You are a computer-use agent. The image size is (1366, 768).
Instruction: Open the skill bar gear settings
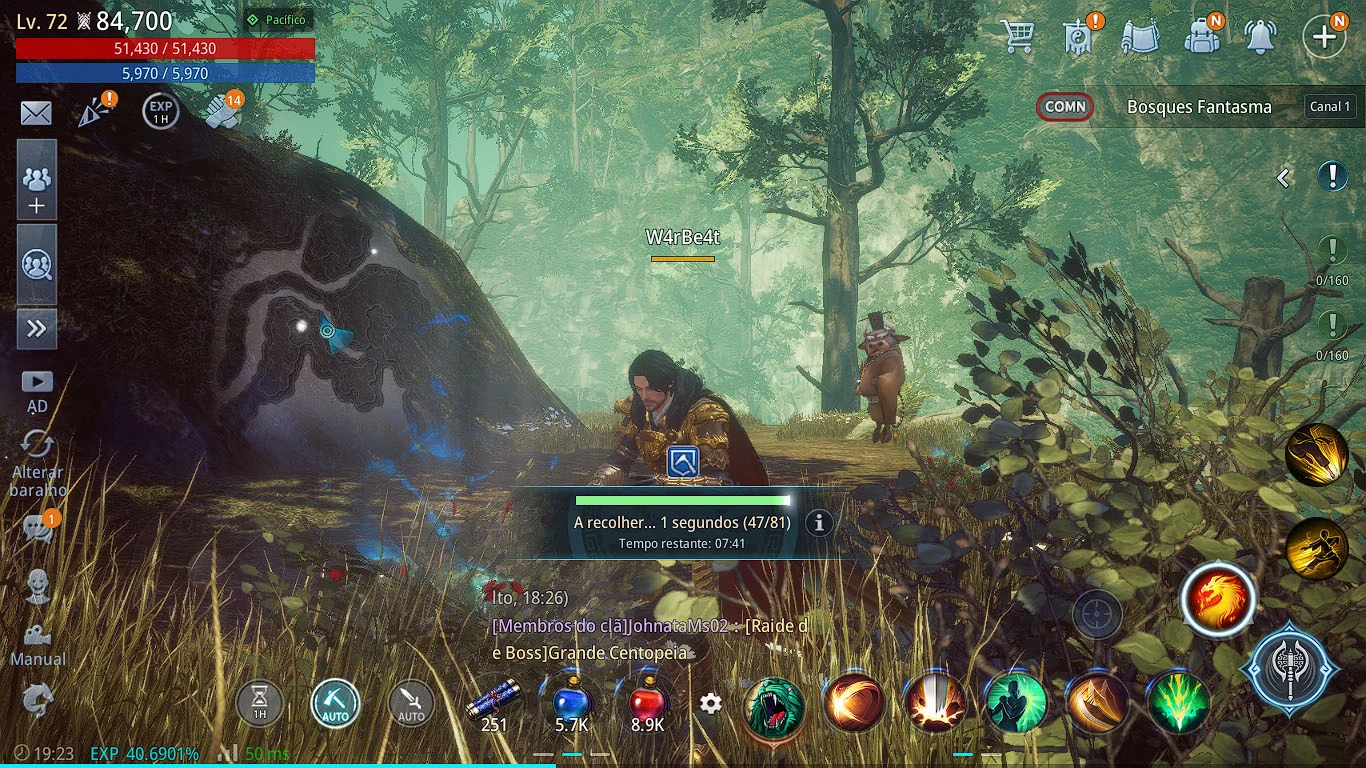pyautogui.click(x=711, y=704)
